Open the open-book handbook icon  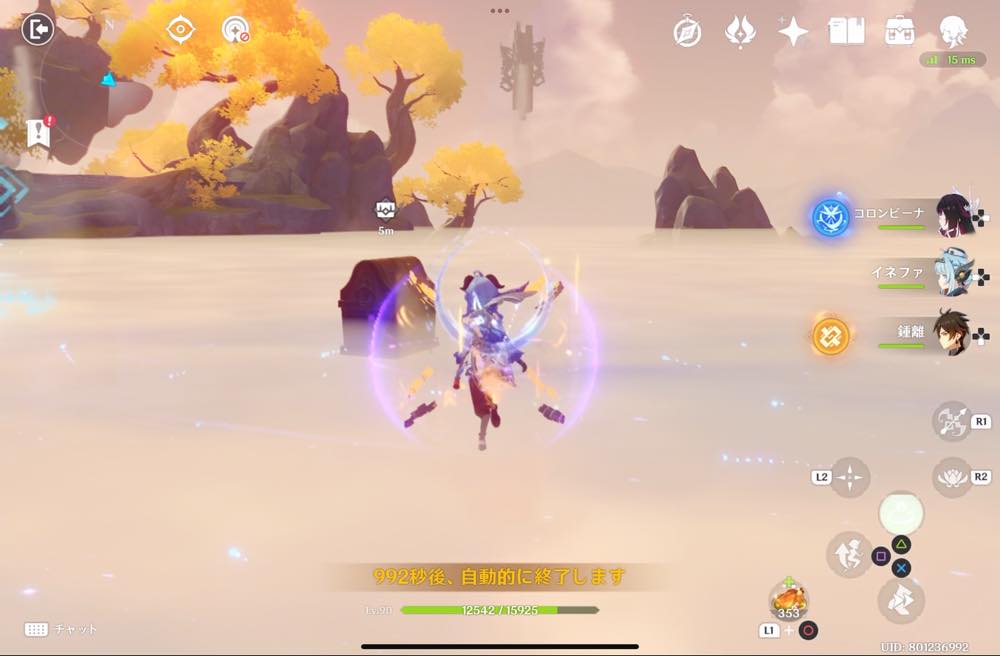coord(846,32)
